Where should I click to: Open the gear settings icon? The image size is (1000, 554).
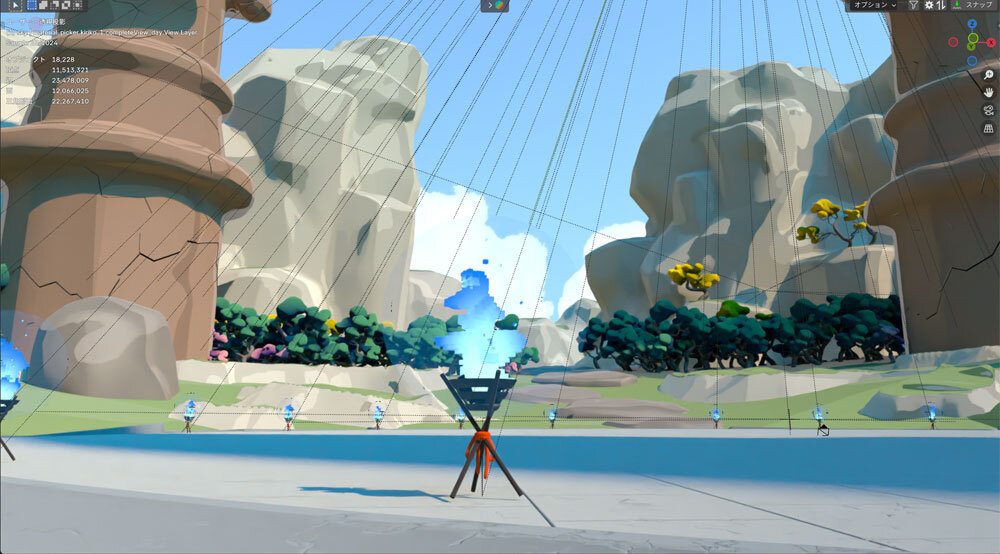point(929,5)
